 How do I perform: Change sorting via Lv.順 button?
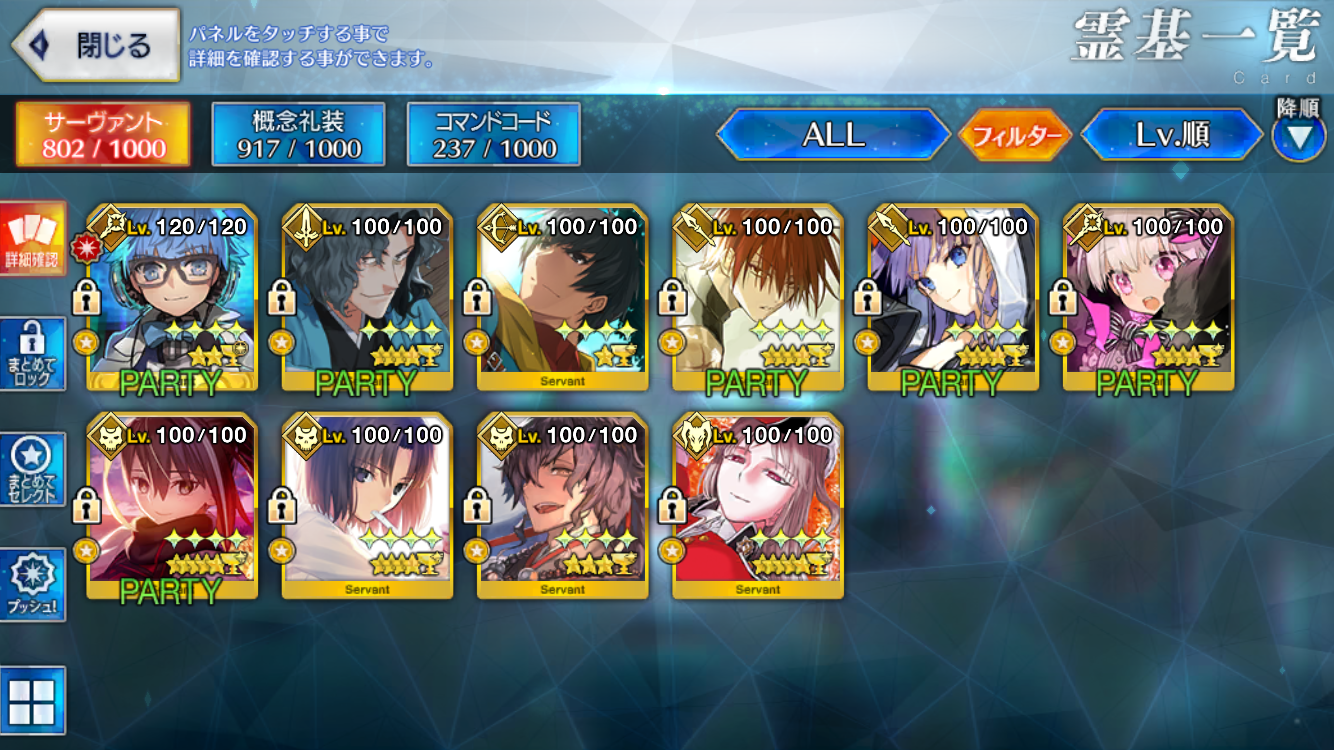pos(1172,135)
